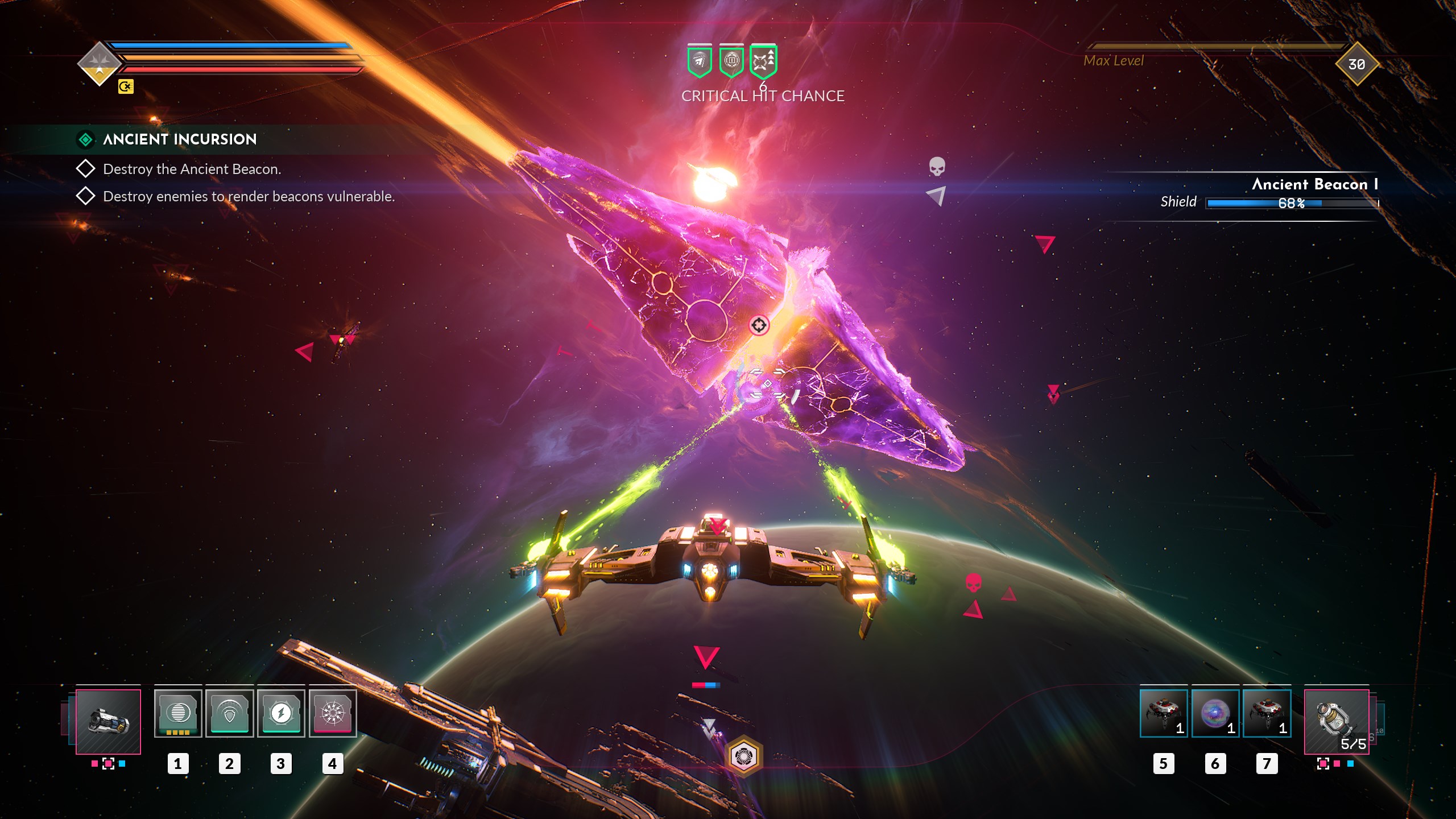Trigger the shield emblem device

tap(229, 713)
